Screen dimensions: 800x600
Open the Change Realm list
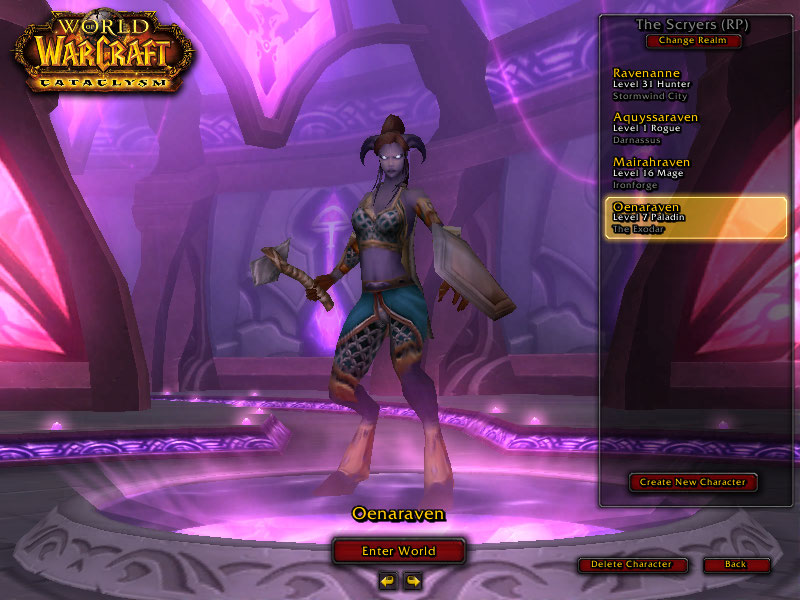coord(693,41)
